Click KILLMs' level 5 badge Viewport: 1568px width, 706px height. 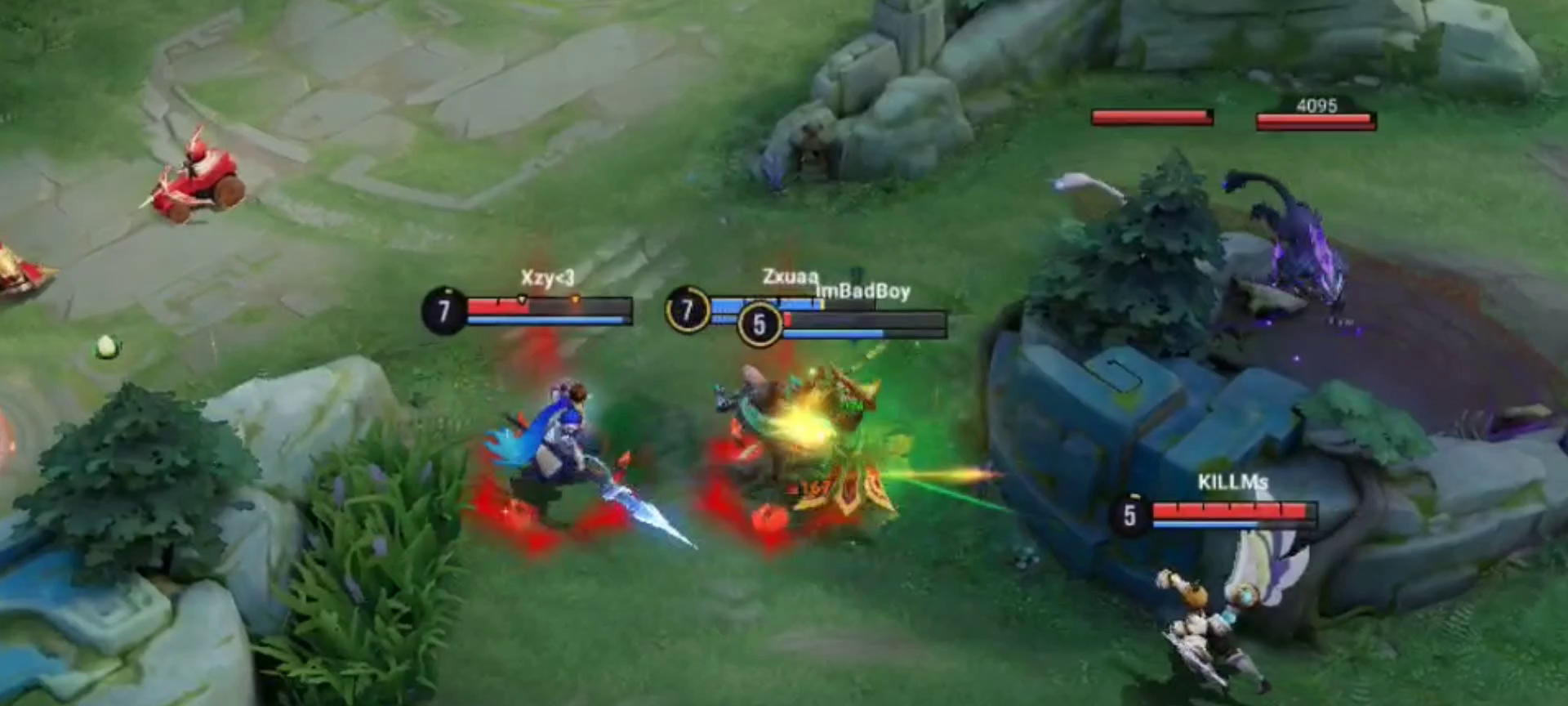(1130, 516)
